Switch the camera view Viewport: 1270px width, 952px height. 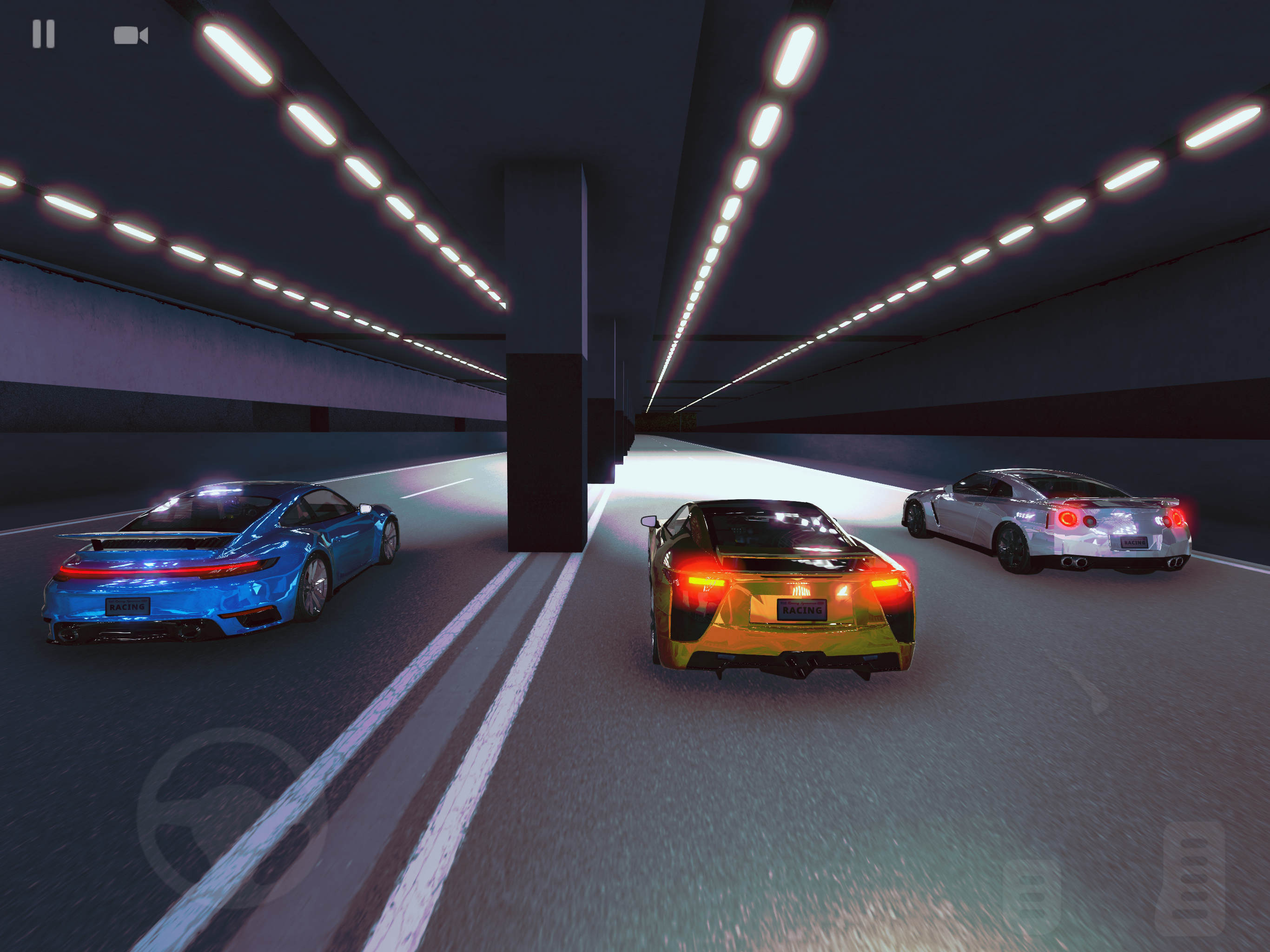pos(131,36)
